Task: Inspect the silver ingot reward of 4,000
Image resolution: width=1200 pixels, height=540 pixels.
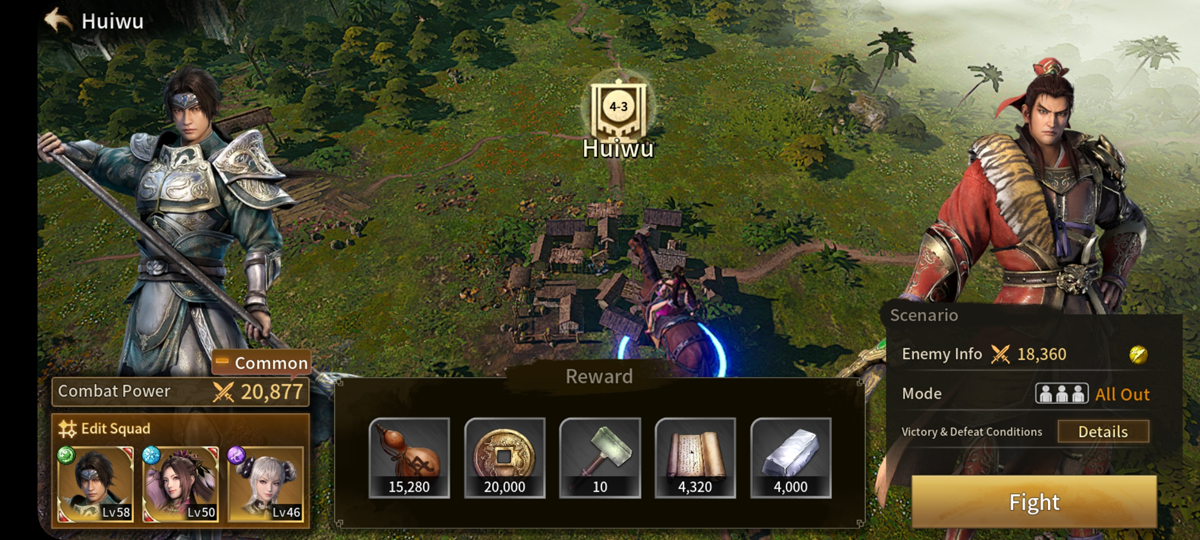Action: pos(790,458)
